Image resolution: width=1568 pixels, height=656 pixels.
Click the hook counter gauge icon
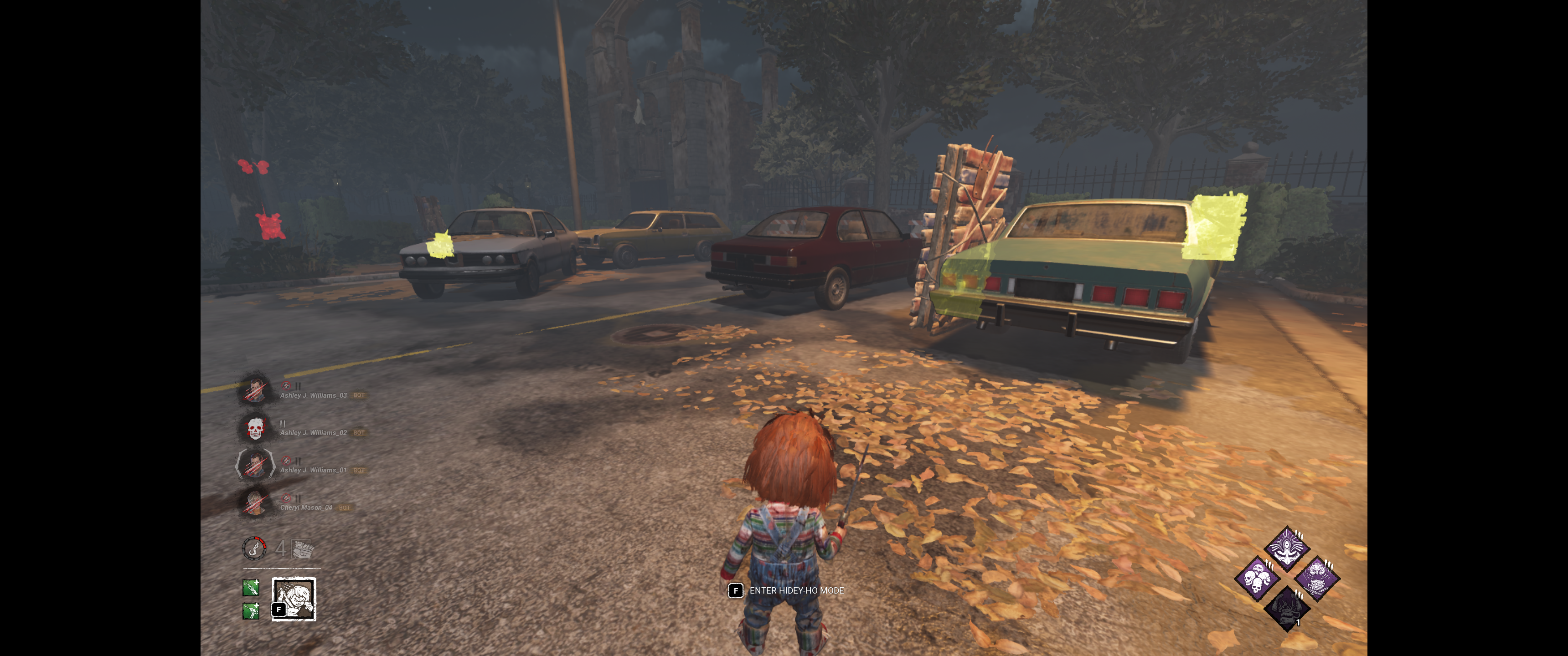pyautogui.click(x=254, y=549)
